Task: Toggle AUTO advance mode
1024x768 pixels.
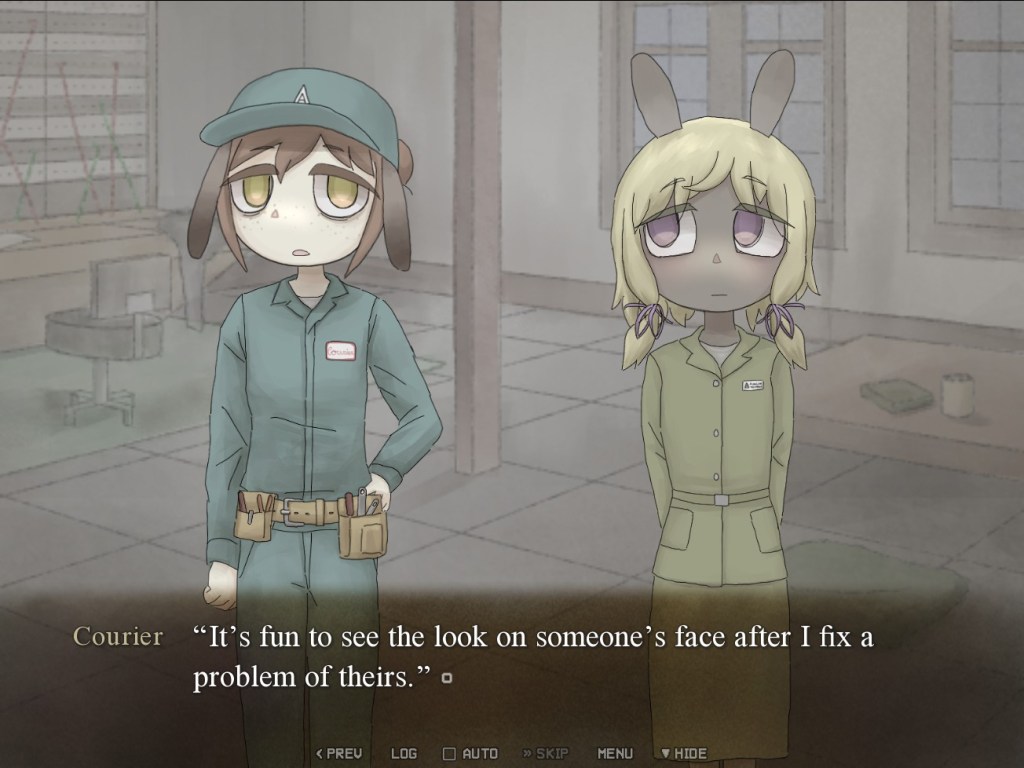Action: coord(470,753)
